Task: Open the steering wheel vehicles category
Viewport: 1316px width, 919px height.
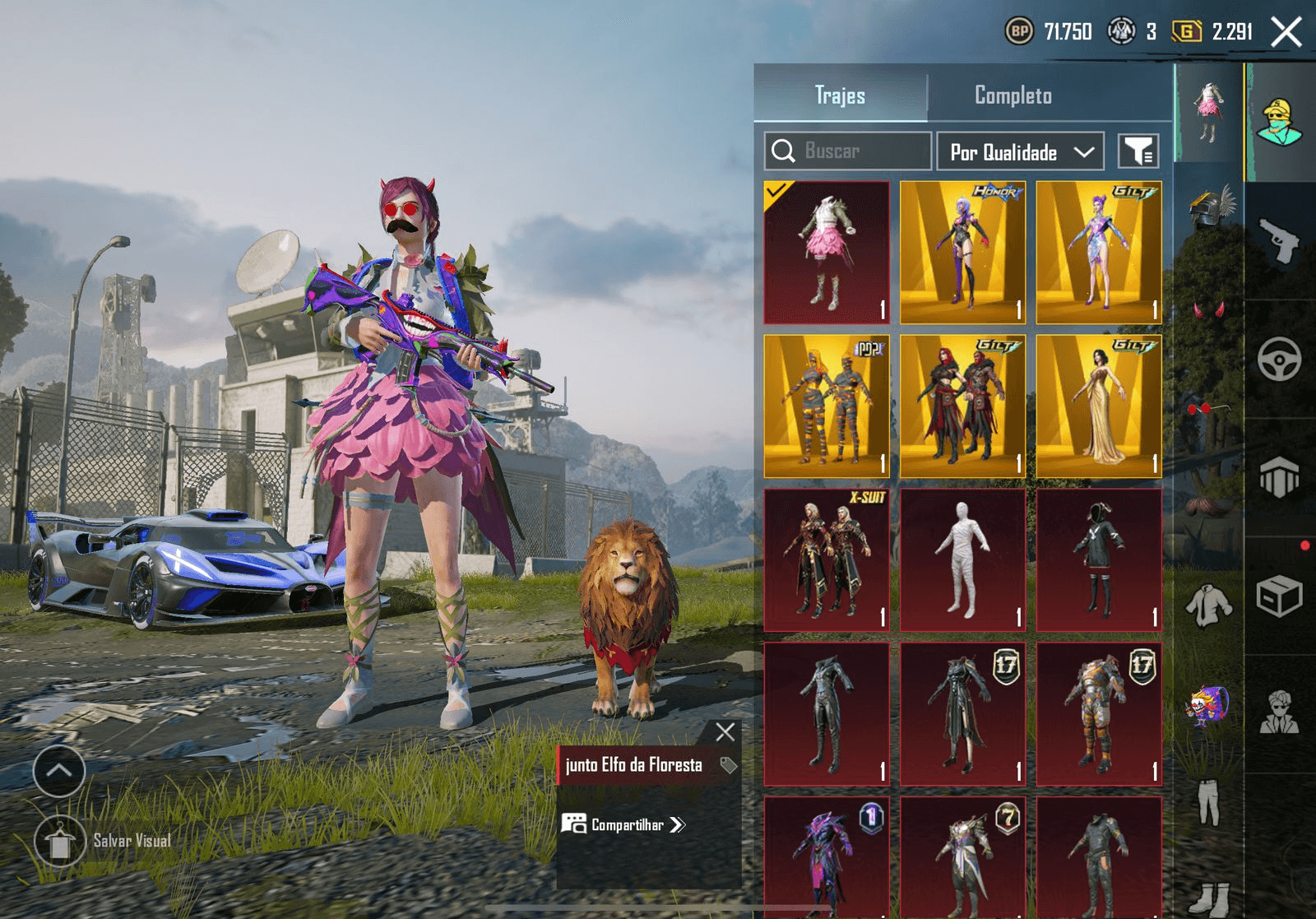Action: coord(1279,359)
